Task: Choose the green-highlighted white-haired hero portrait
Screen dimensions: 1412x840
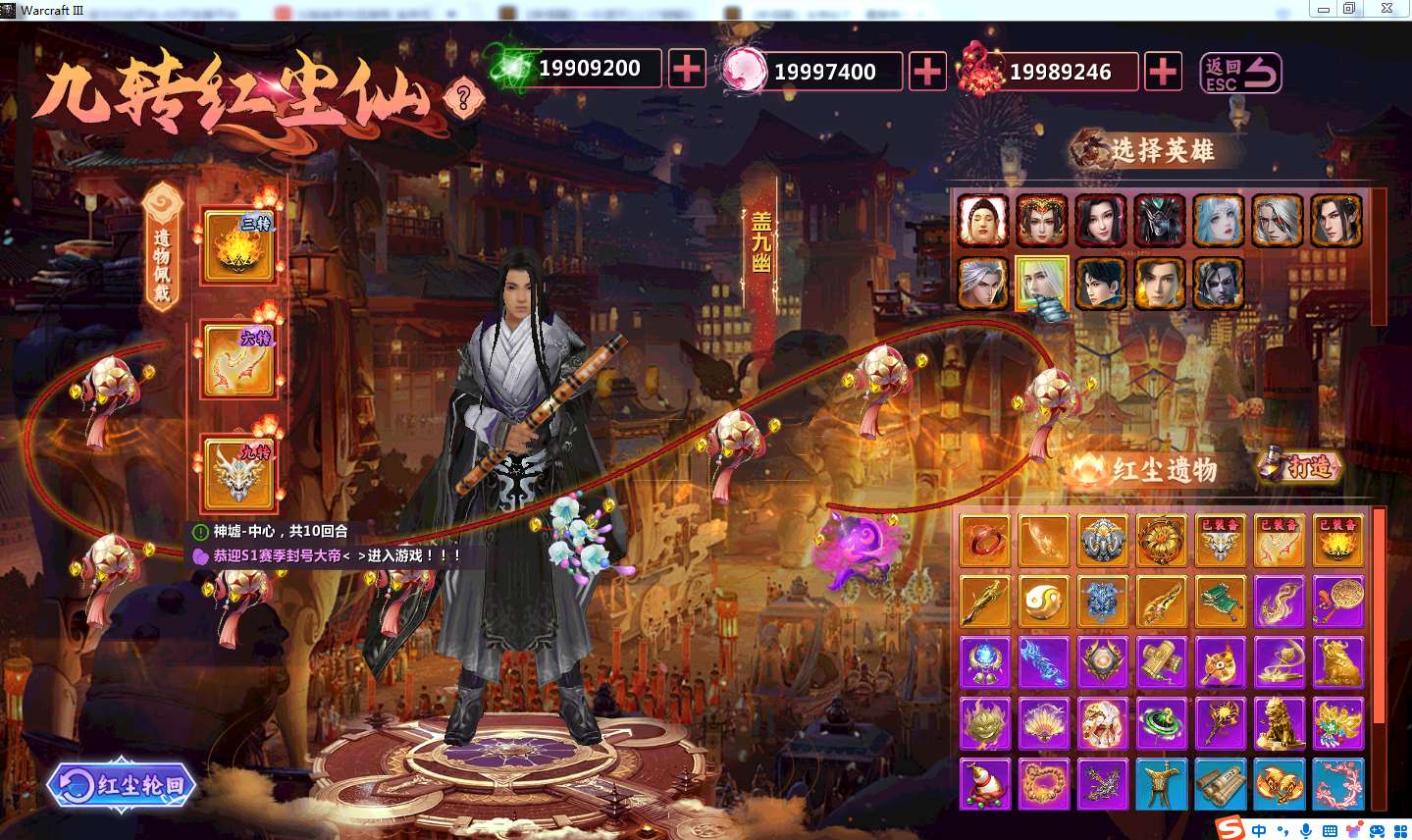Action: coord(1041,284)
